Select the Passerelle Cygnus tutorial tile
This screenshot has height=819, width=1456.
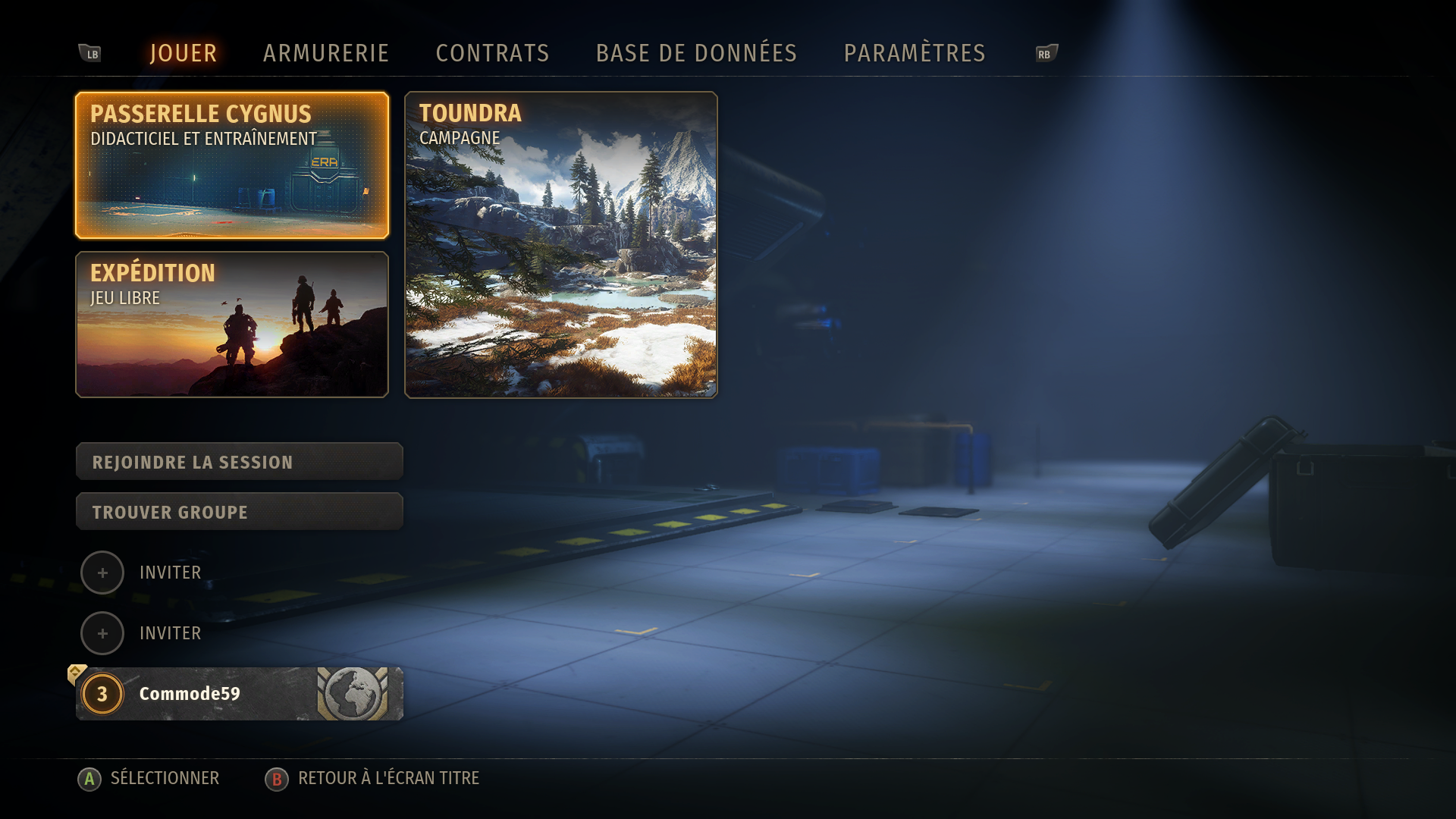(x=232, y=165)
